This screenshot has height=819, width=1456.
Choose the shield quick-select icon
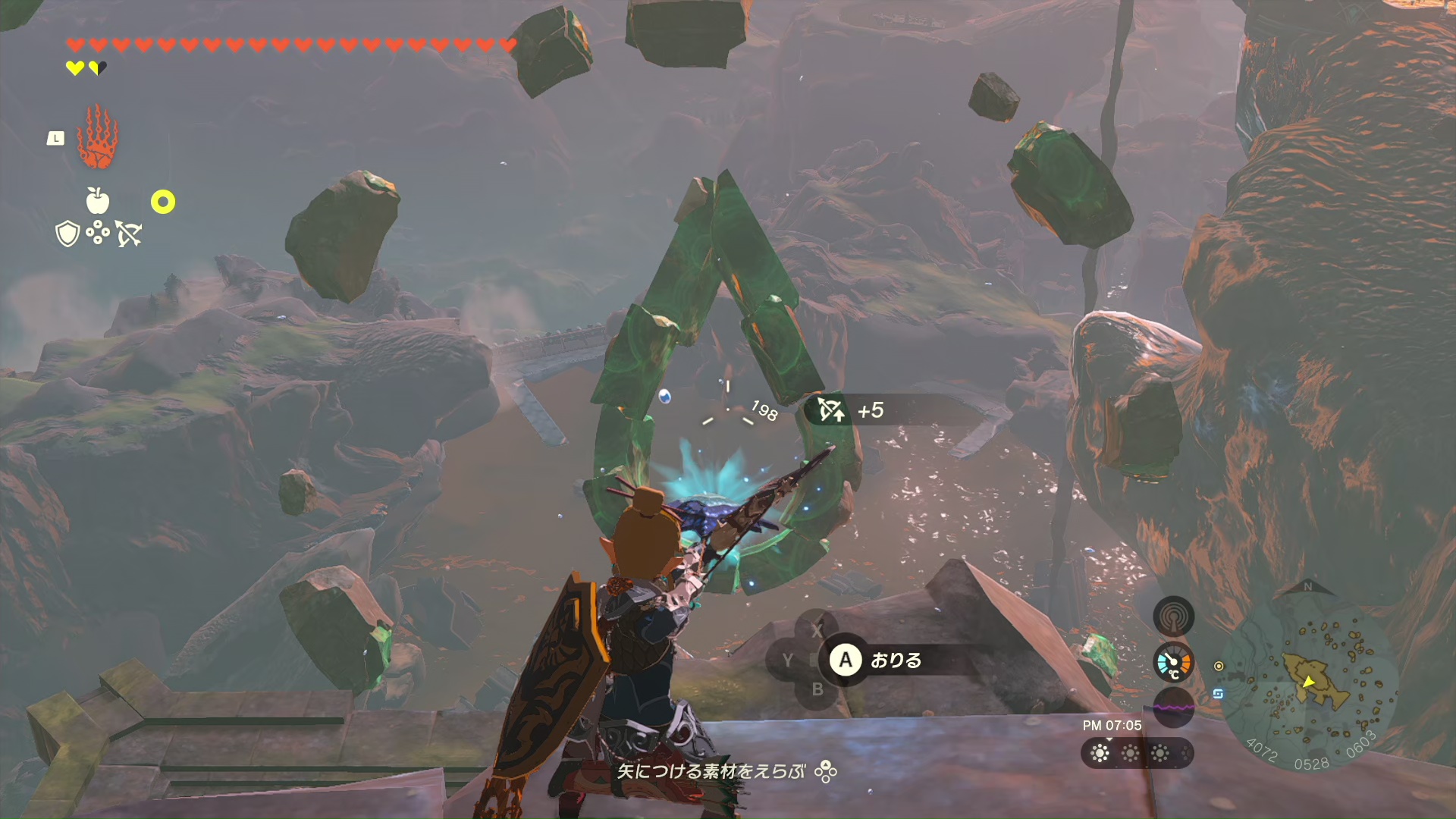[x=67, y=234]
